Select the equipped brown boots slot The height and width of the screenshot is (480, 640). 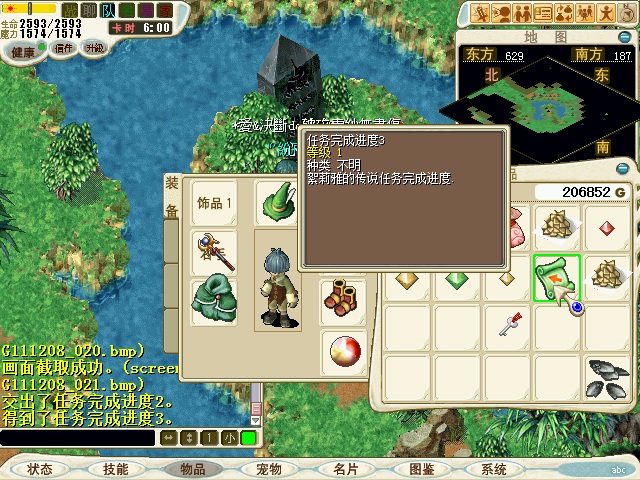click(x=342, y=297)
